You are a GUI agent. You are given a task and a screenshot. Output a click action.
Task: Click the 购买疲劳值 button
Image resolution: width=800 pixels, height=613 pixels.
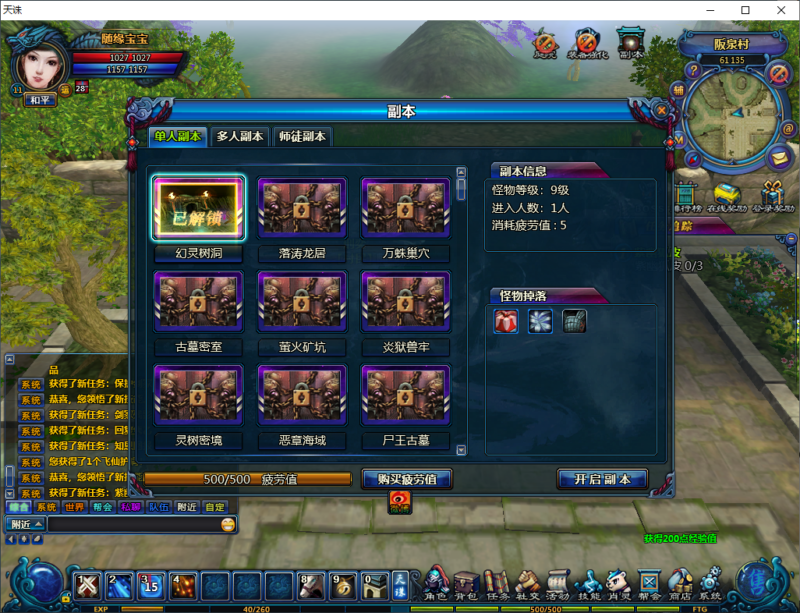tap(407, 479)
